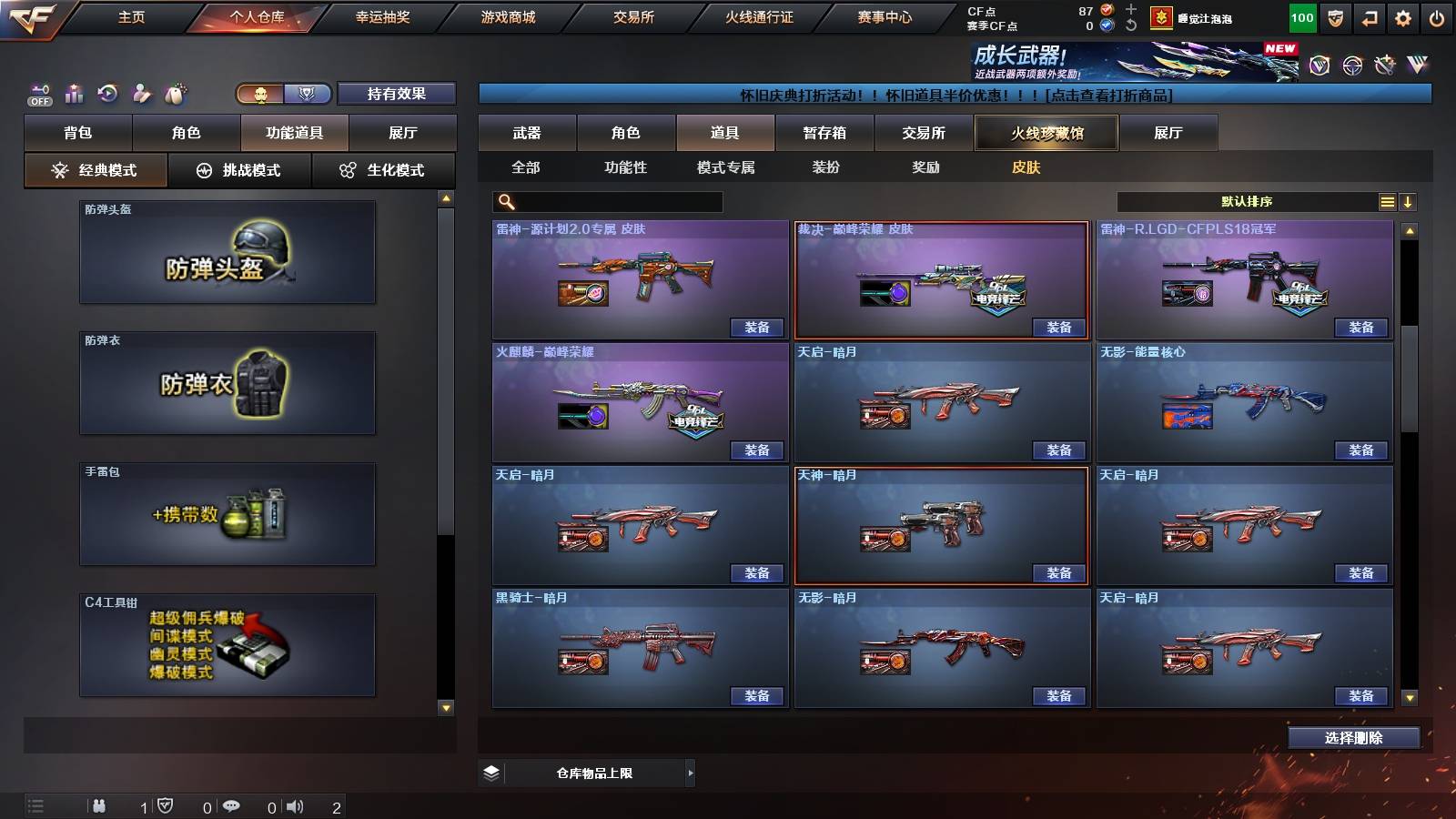Open the 默认排序 sort dropdown

[x=1247, y=200]
